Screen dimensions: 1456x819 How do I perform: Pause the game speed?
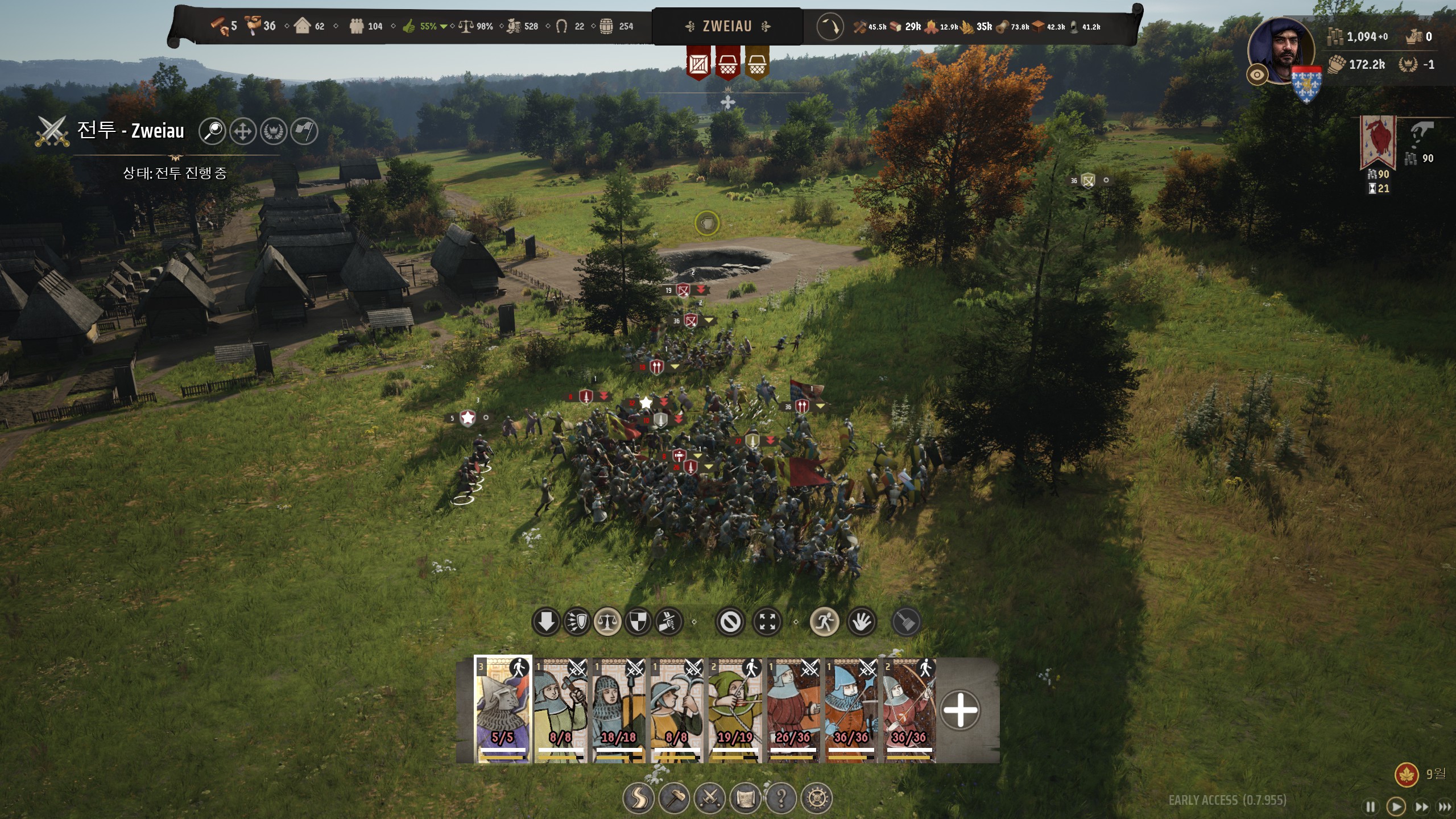[1371, 806]
